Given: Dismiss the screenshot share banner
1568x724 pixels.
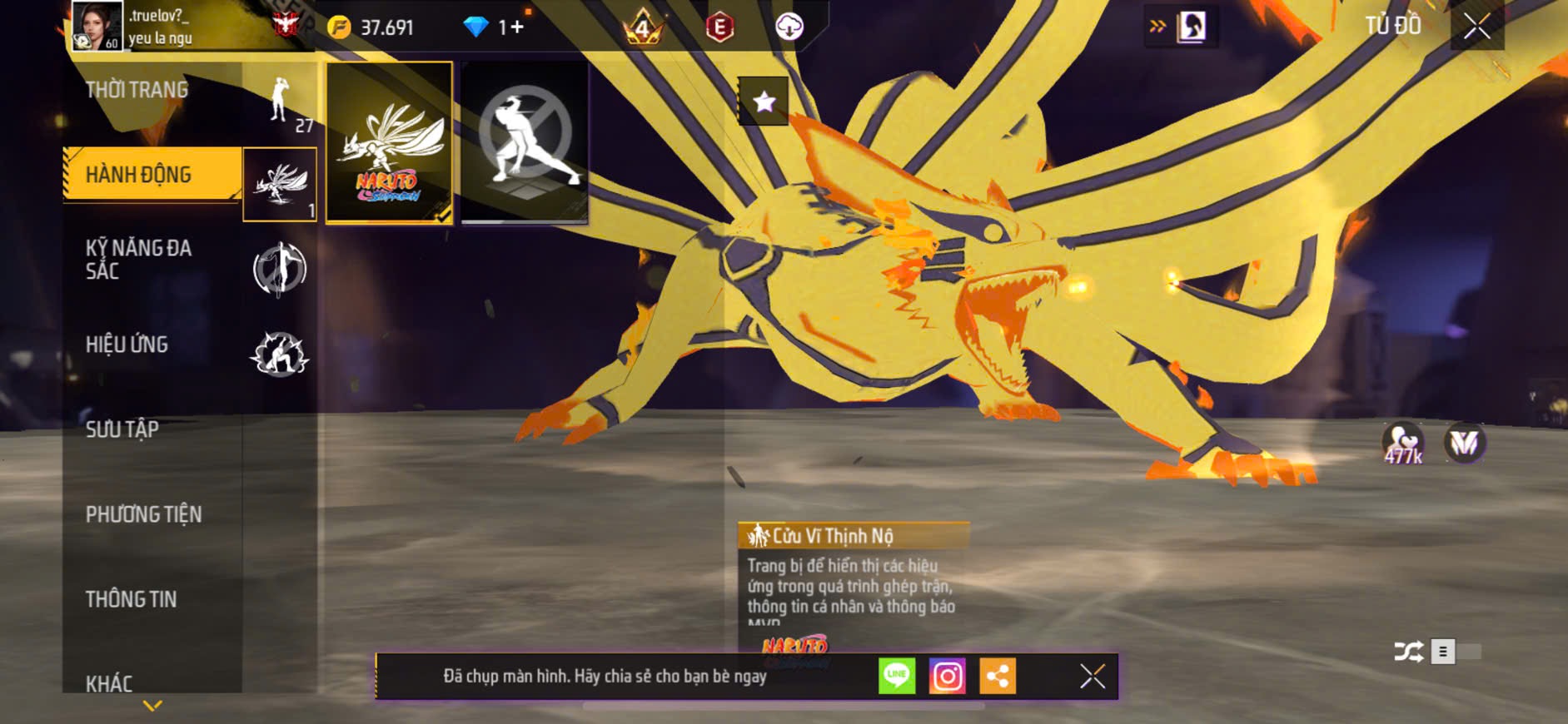Looking at the screenshot, I should [x=1093, y=676].
